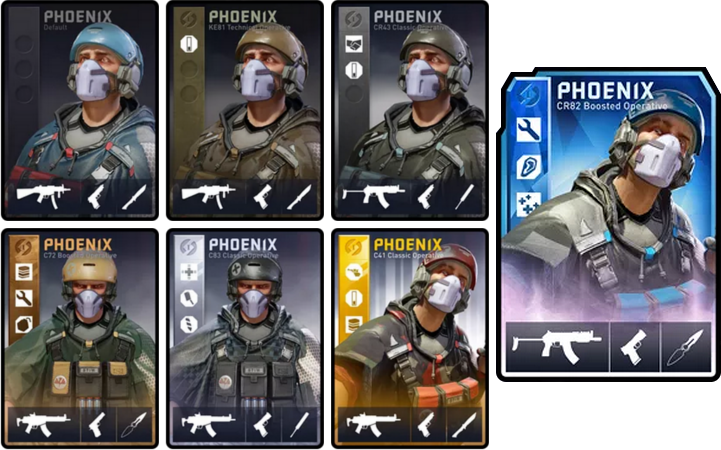This screenshot has width=721, height=450.
Task: Select the submachine gun slot on Default card
Action: [x=43, y=195]
